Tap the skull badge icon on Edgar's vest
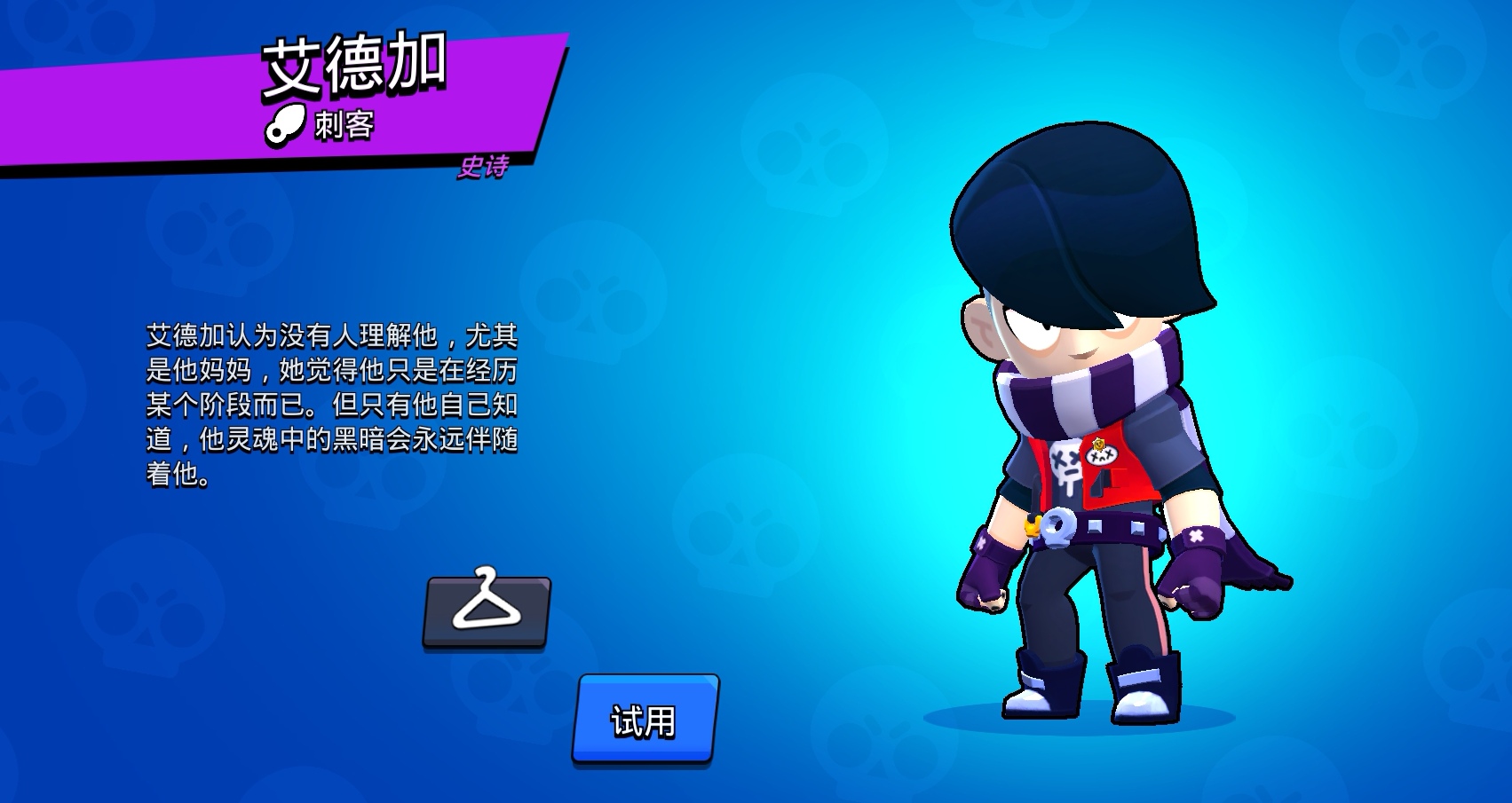 click(1101, 455)
